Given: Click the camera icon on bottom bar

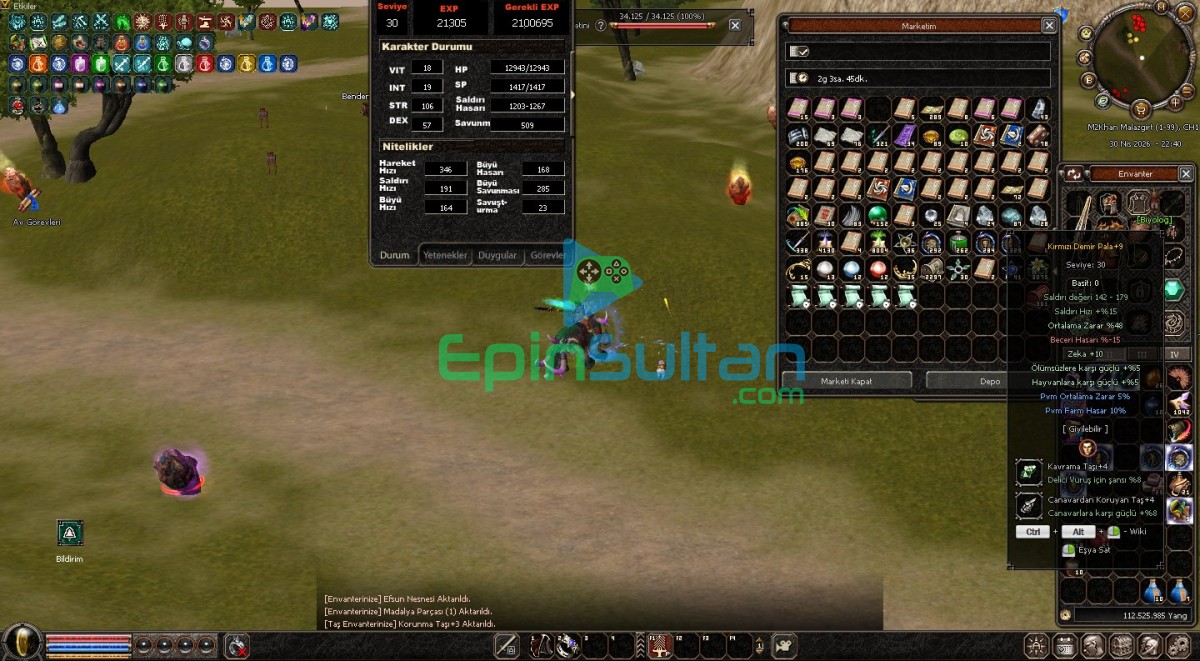Looking at the screenshot, I should click(785, 646).
